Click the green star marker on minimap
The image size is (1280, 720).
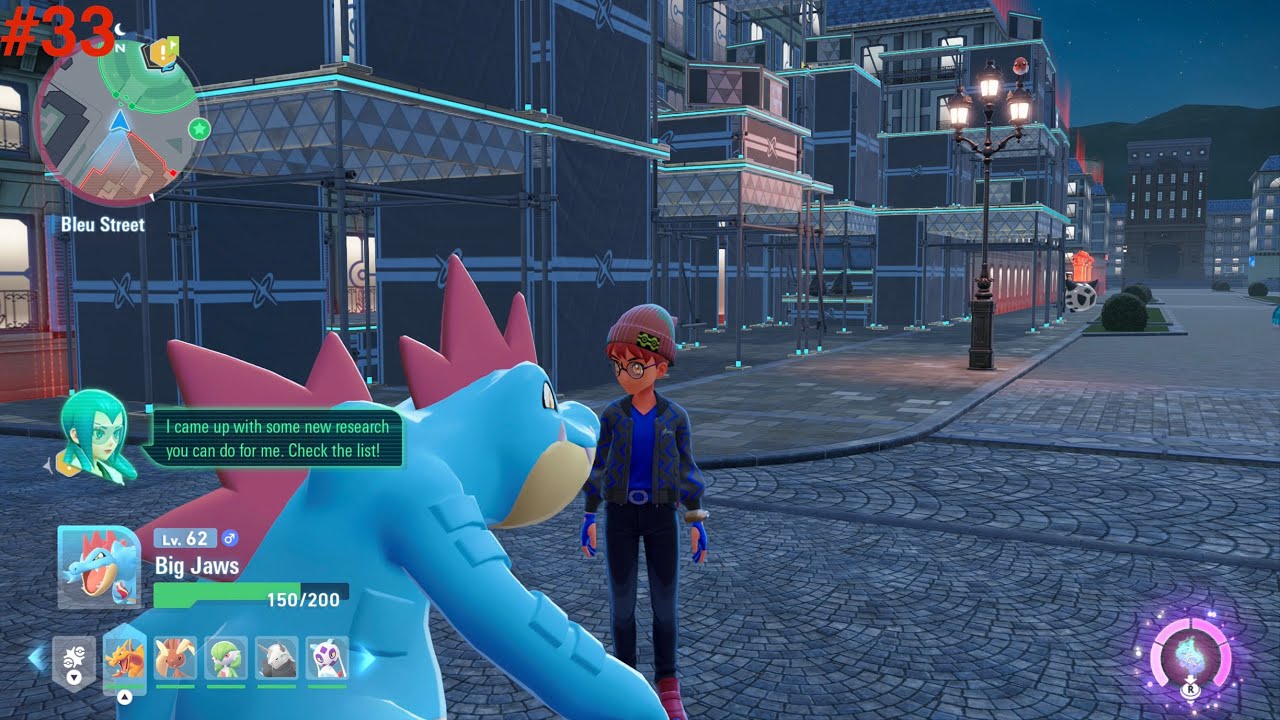point(198,128)
